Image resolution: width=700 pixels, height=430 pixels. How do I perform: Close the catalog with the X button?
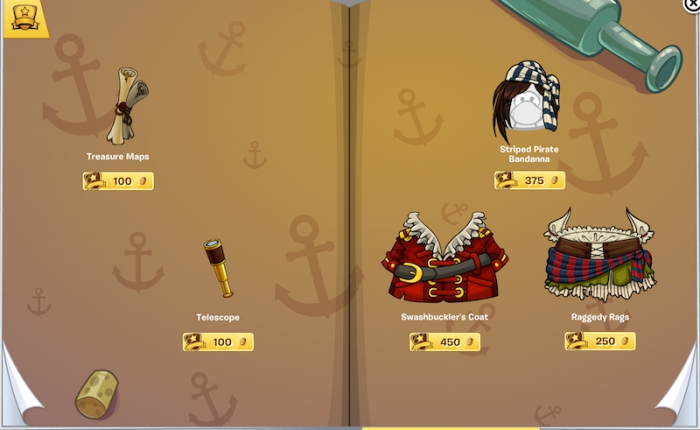(x=693, y=4)
